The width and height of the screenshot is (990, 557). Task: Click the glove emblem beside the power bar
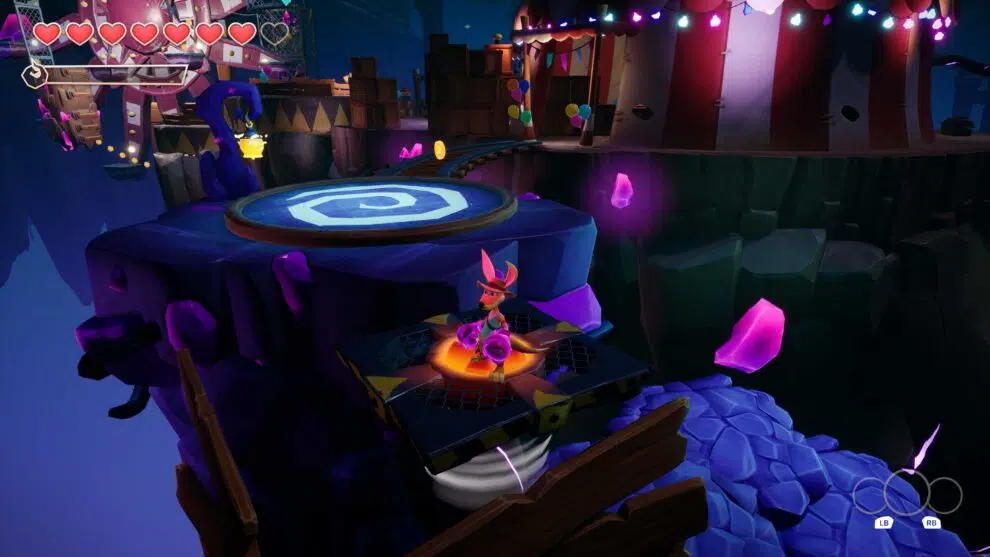tap(34, 76)
